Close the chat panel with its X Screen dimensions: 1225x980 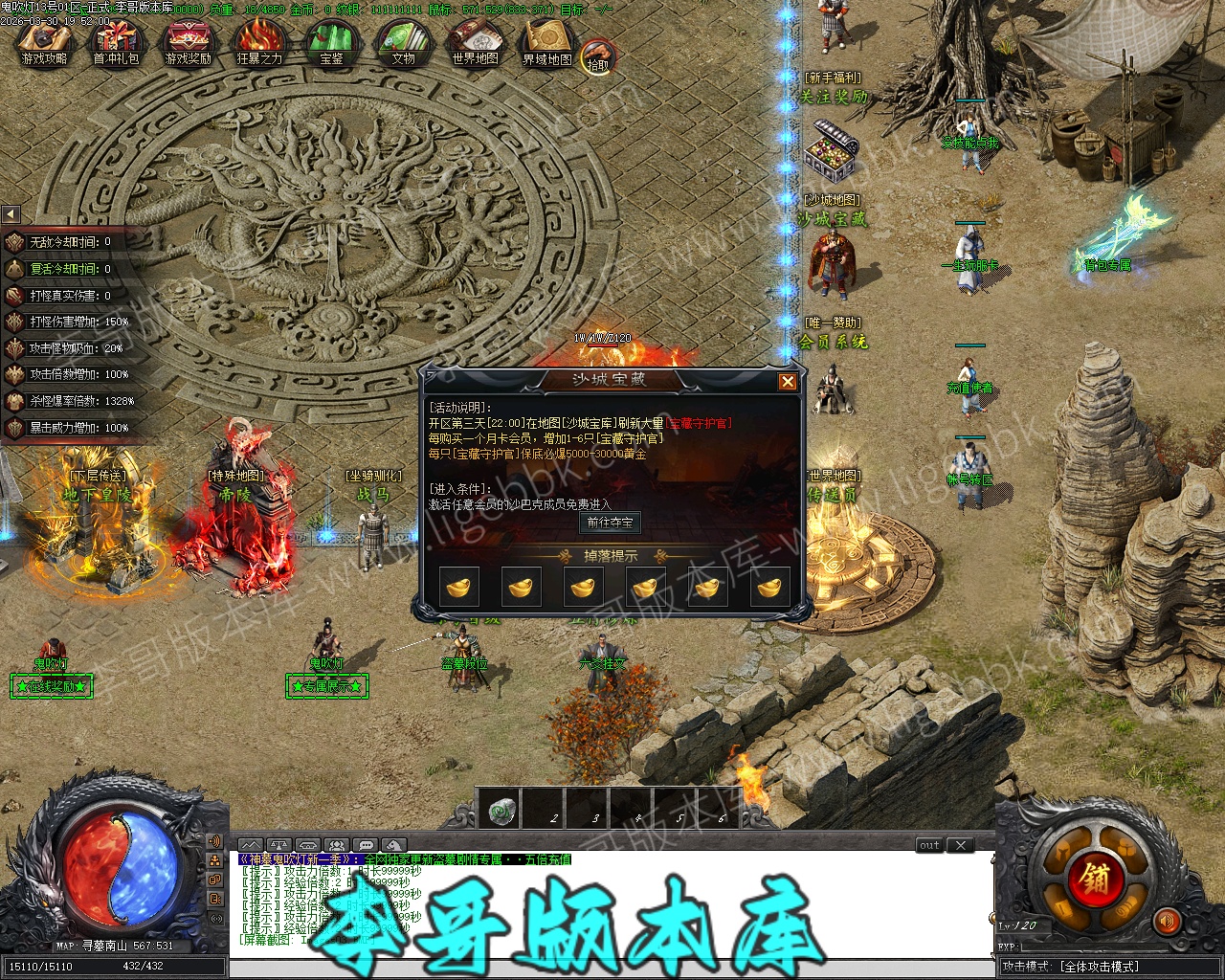tap(960, 845)
